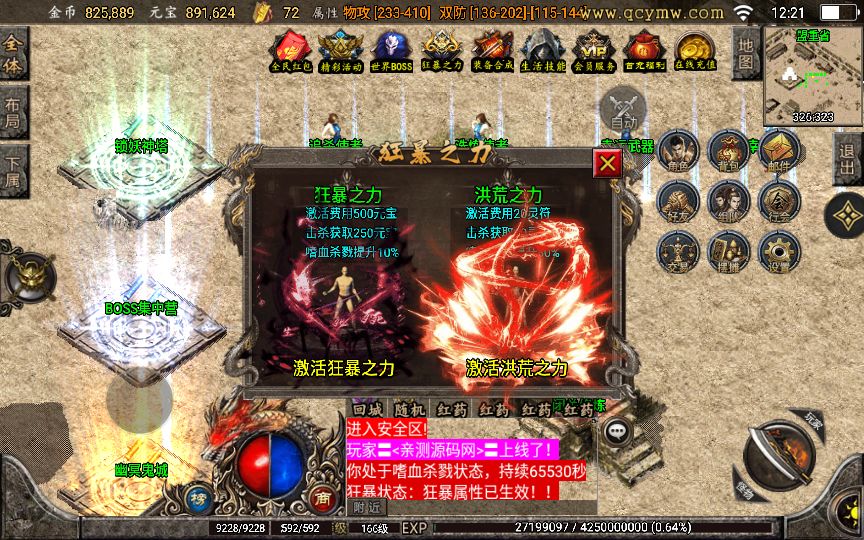Image resolution: width=864 pixels, height=540 pixels.
Task: Open the 邮件 mail icon
Action: click(778, 152)
